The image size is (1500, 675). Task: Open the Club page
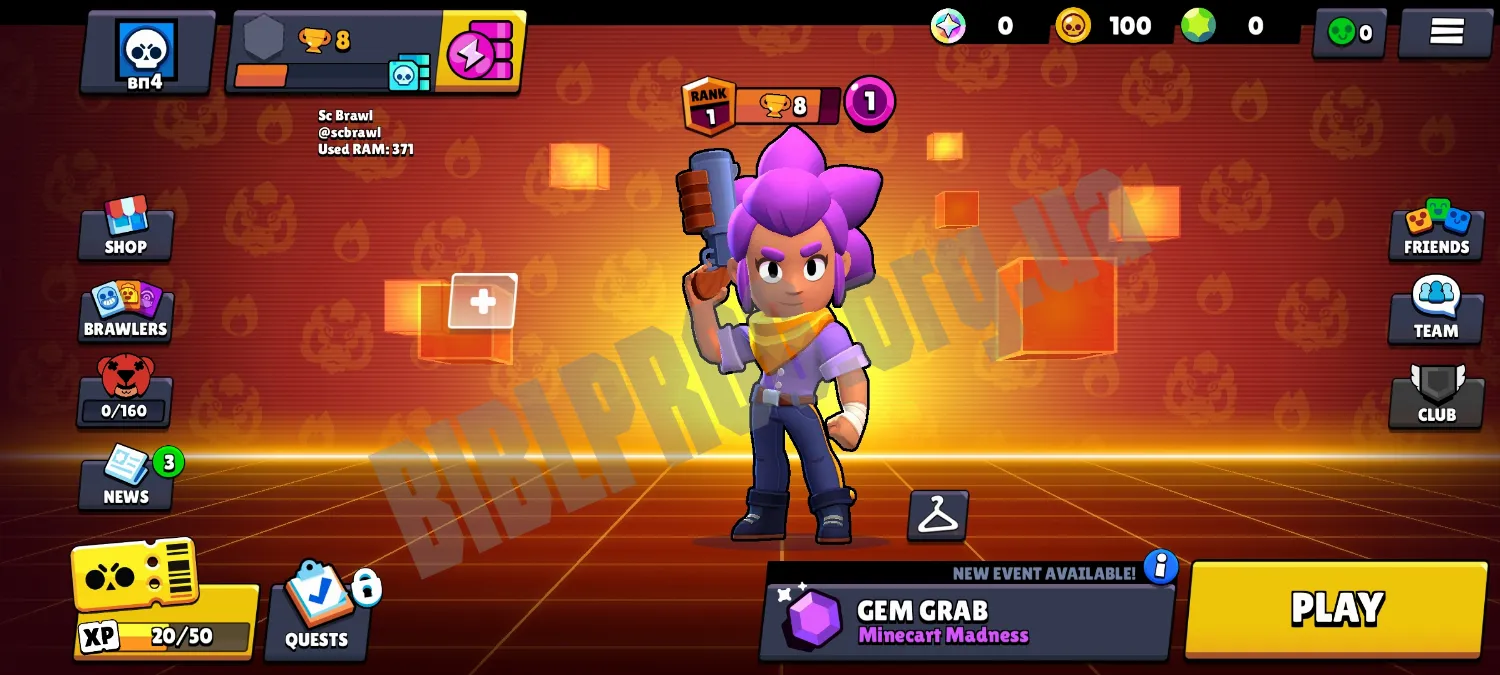pyautogui.click(x=1436, y=396)
